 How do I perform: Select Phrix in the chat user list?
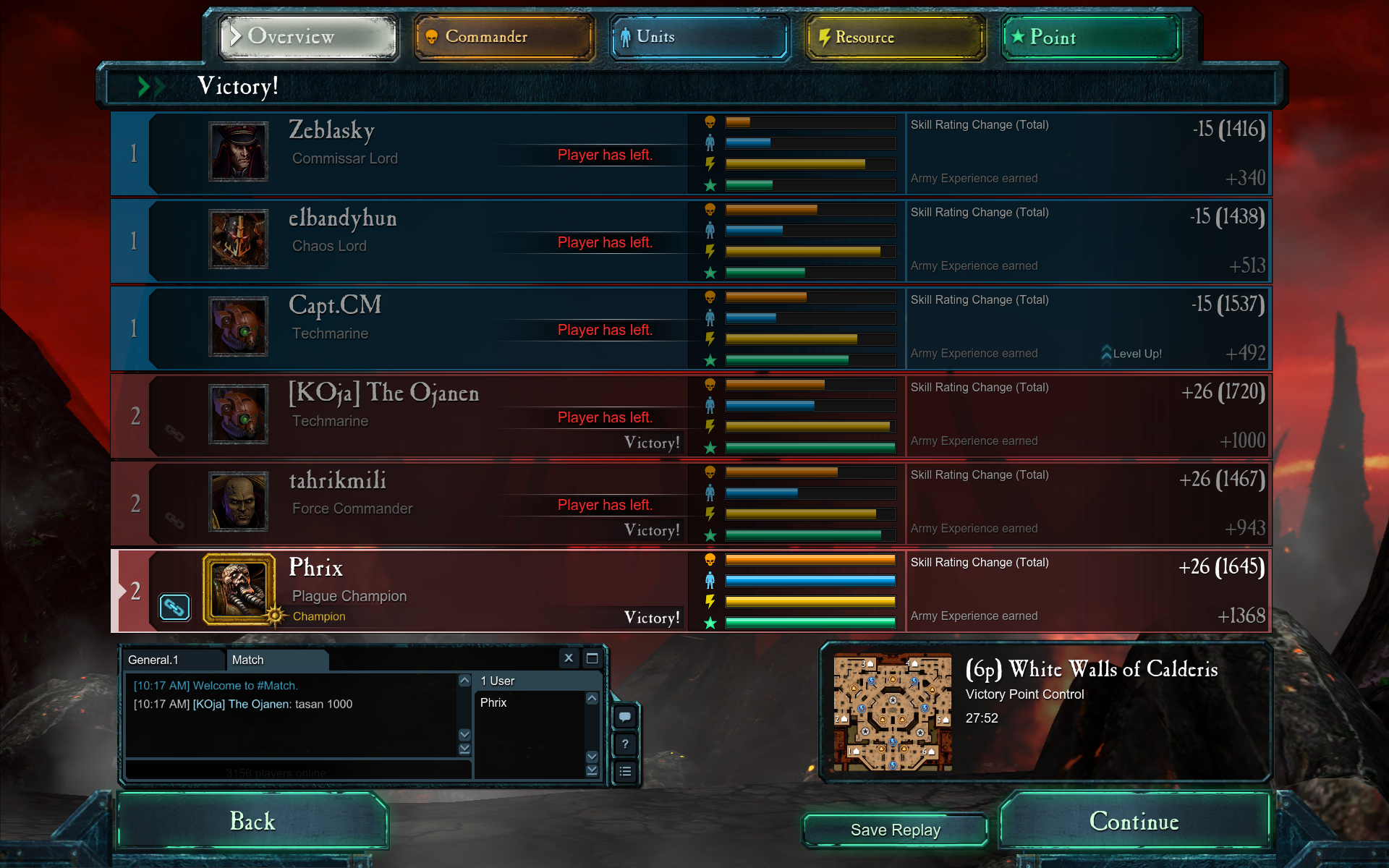[493, 702]
